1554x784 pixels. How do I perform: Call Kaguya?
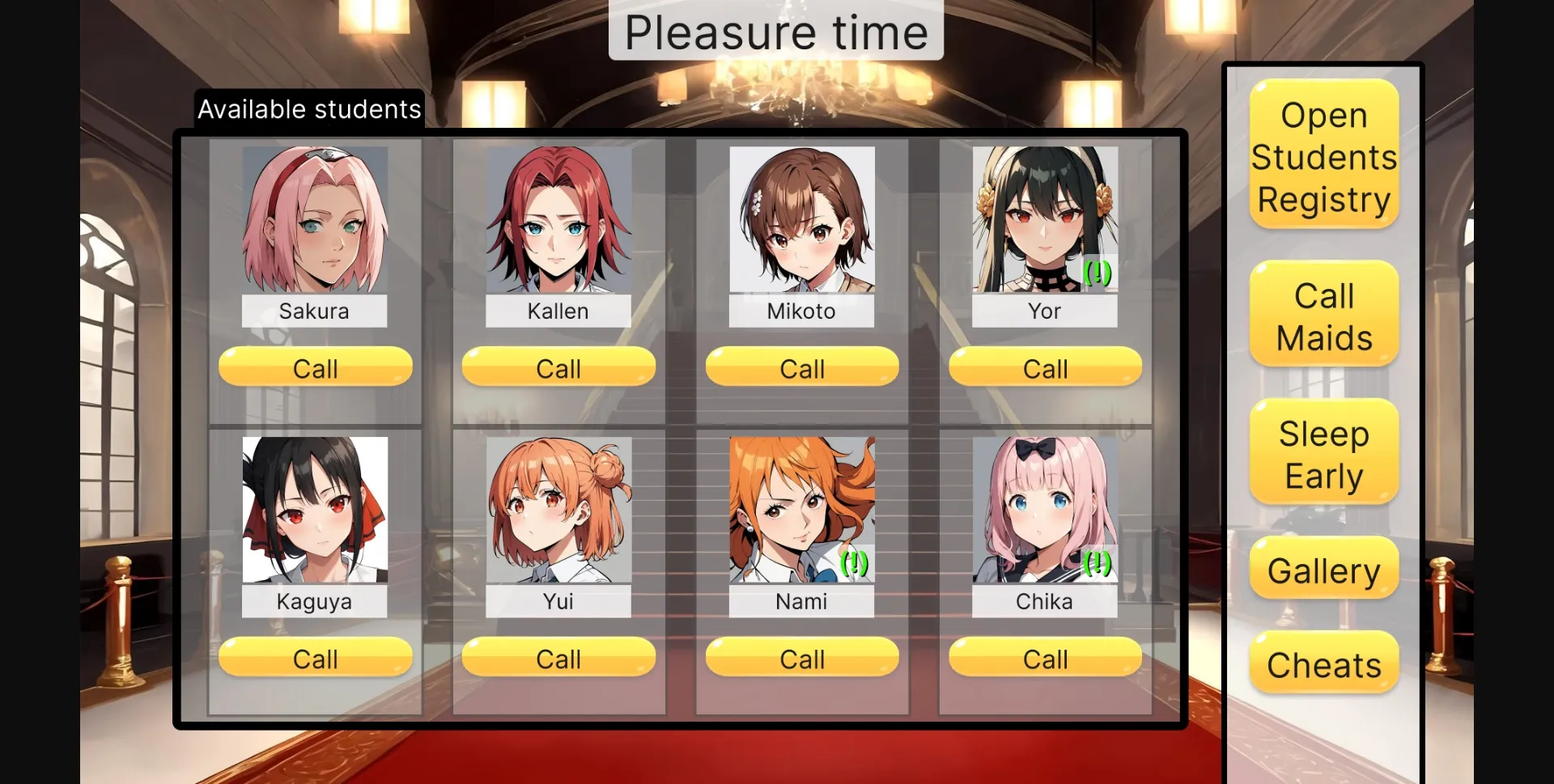pyautogui.click(x=315, y=658)
